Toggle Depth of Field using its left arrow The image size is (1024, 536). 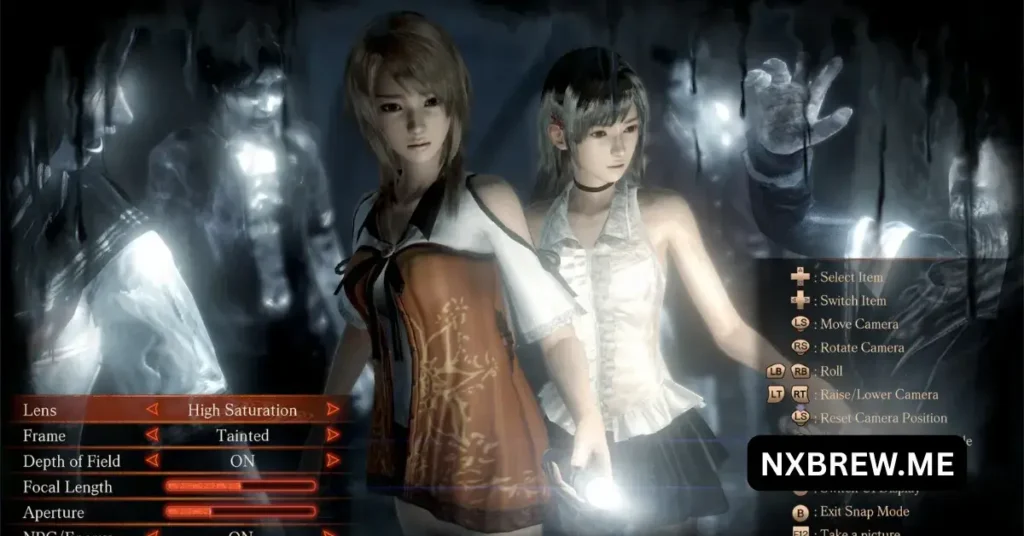click(152, 461)
